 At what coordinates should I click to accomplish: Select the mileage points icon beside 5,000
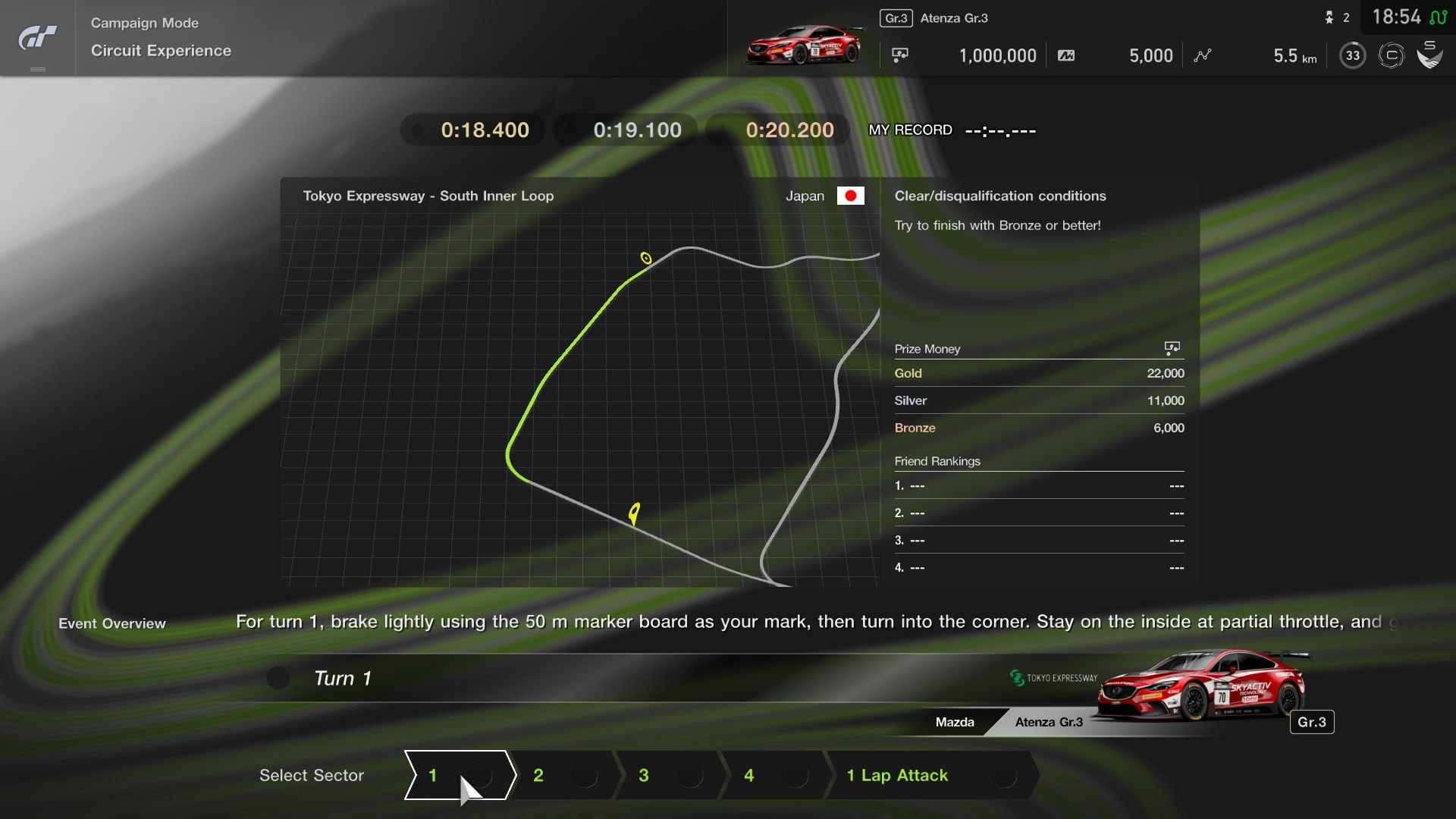click(x=1067, y=55)
